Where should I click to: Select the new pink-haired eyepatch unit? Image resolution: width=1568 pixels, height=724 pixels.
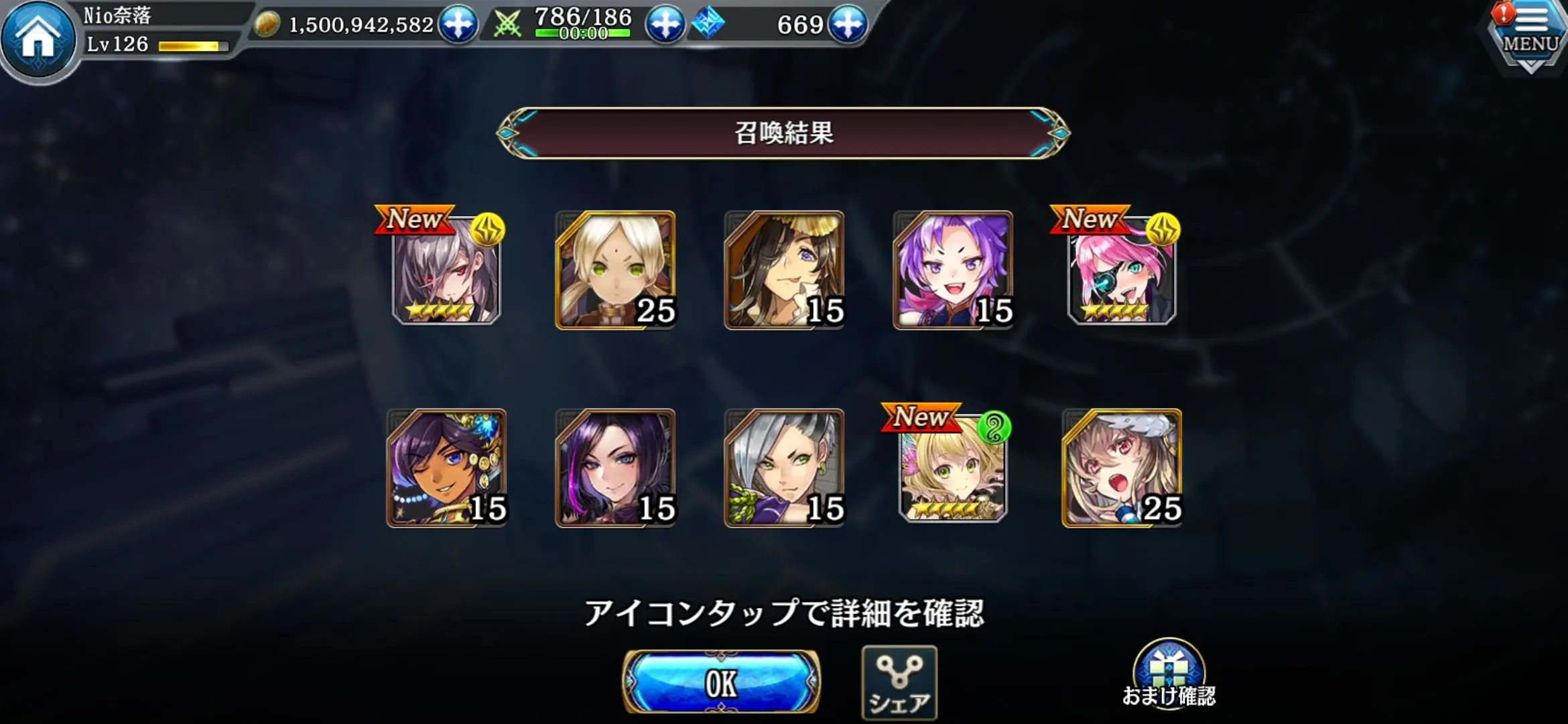click(1122, 271)
